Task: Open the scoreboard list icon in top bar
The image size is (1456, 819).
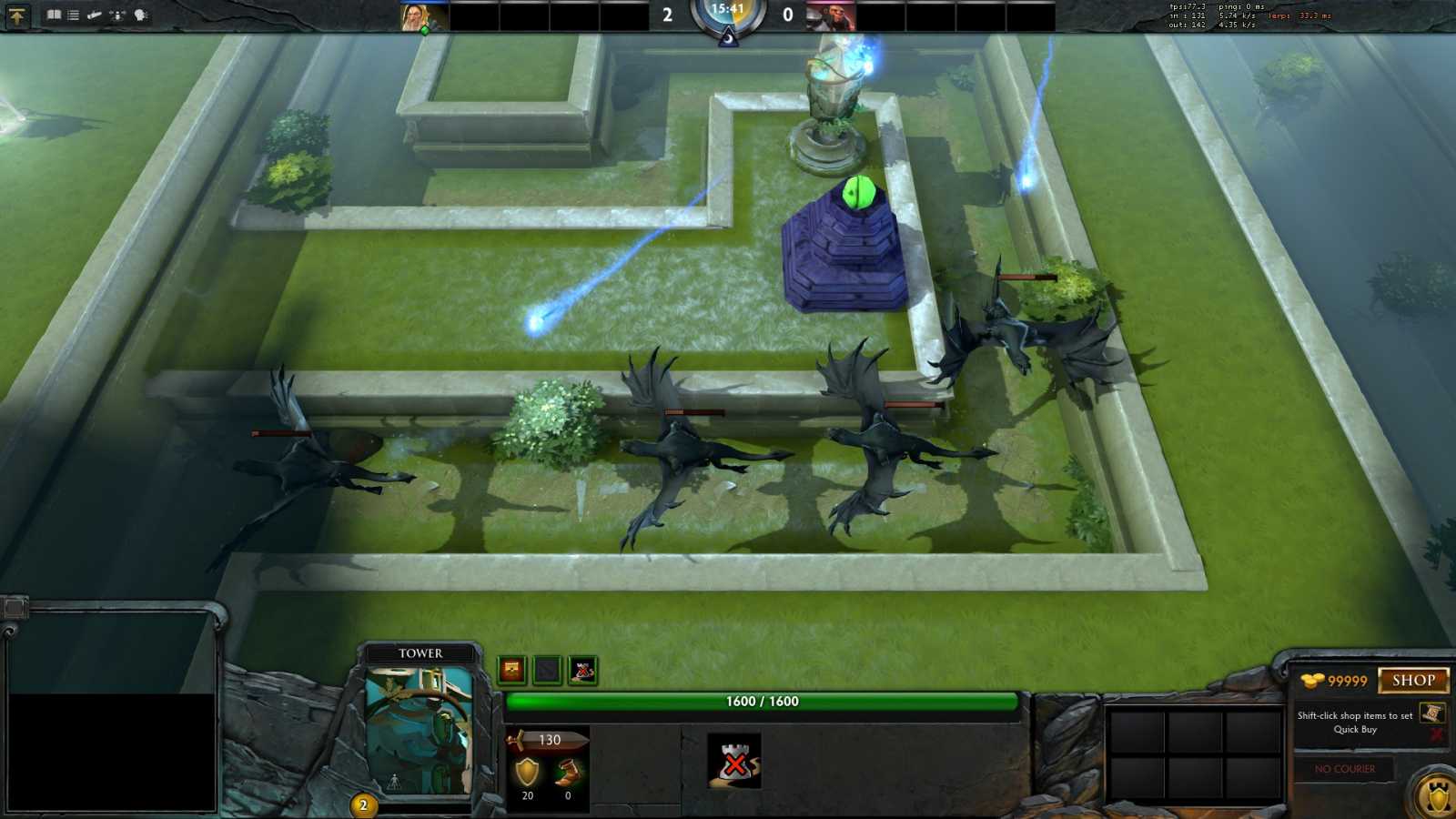Action: (73, 15)
